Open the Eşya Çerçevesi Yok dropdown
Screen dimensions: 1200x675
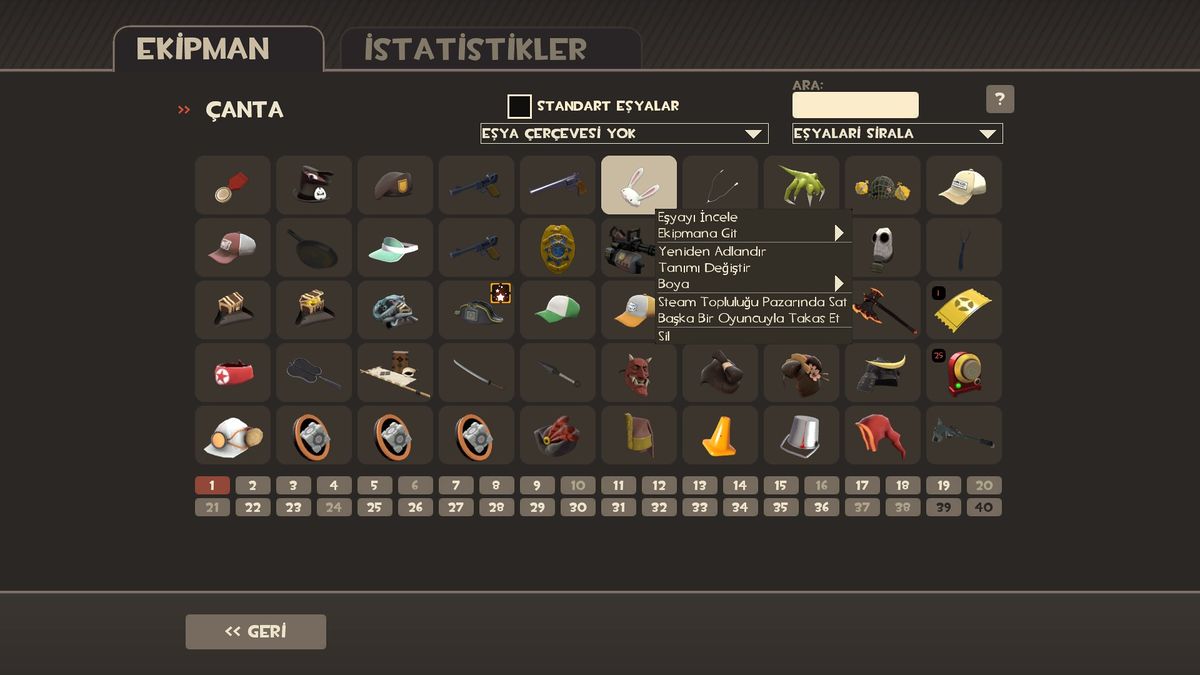click(x=624, y=134)
